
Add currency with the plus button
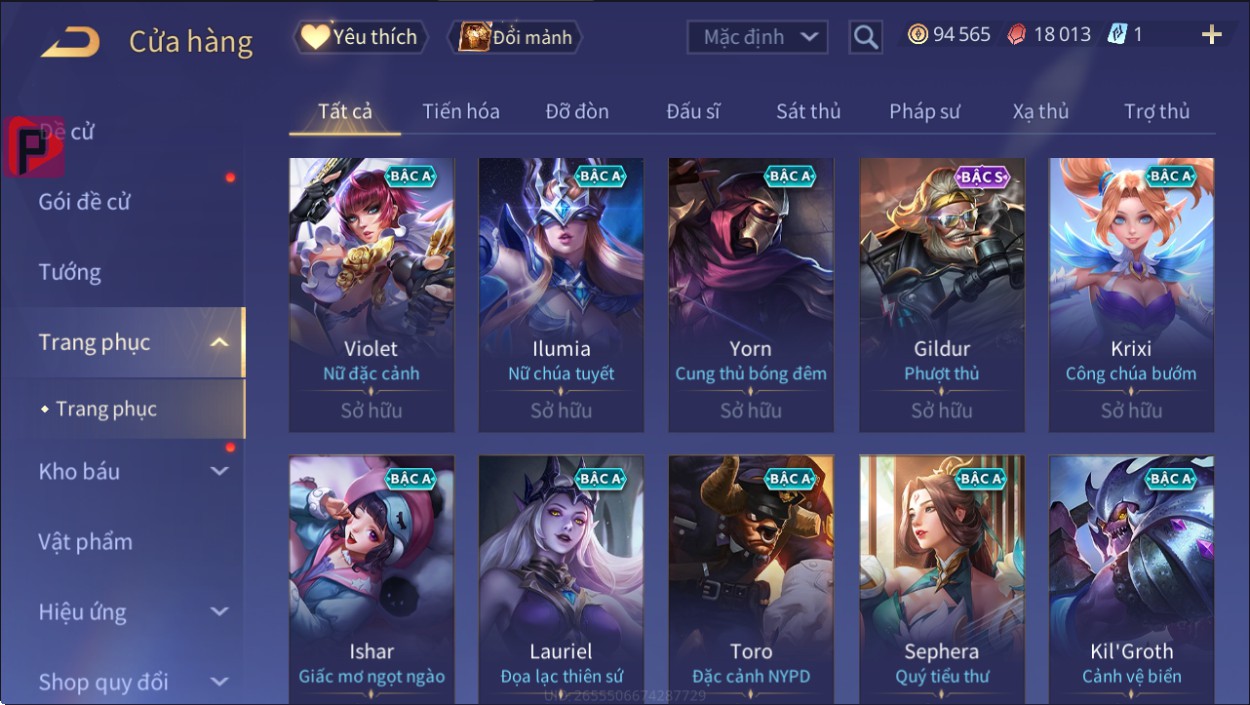coord(1211,35)
